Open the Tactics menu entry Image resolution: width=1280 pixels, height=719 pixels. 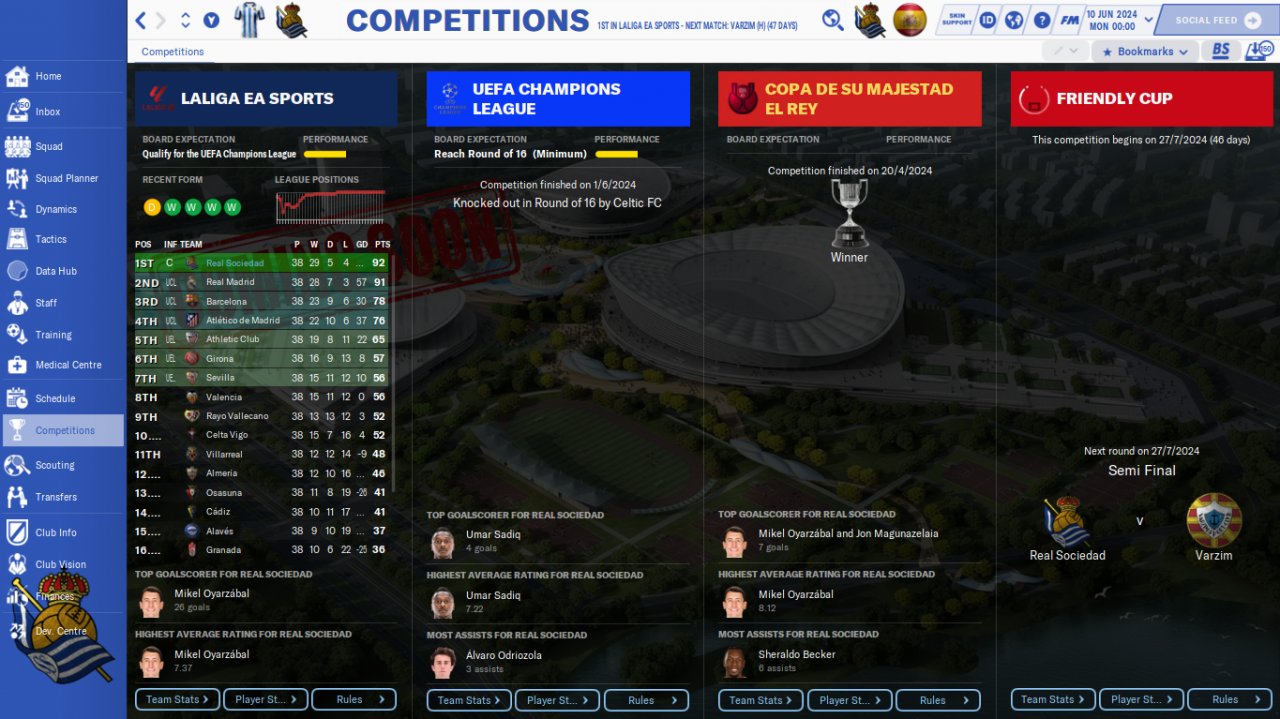pos(50,239)
